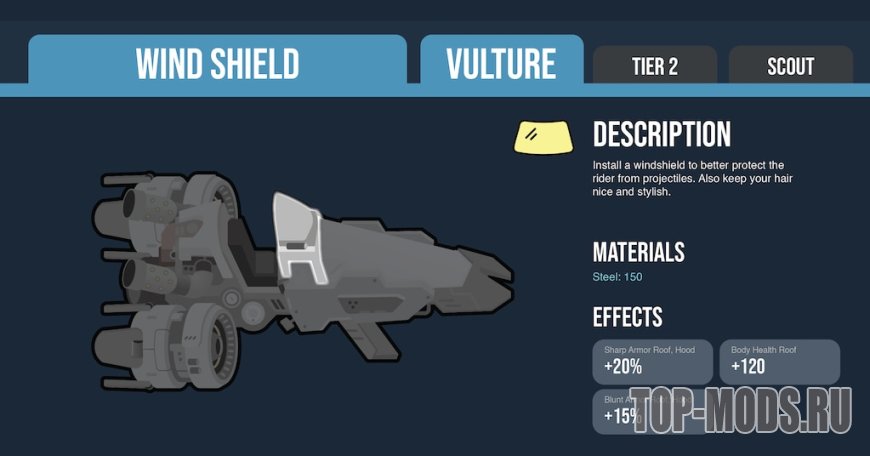Select the Wind Shield tab
The width and height of the screenshot is (870, 456).
tap(217, 64)
